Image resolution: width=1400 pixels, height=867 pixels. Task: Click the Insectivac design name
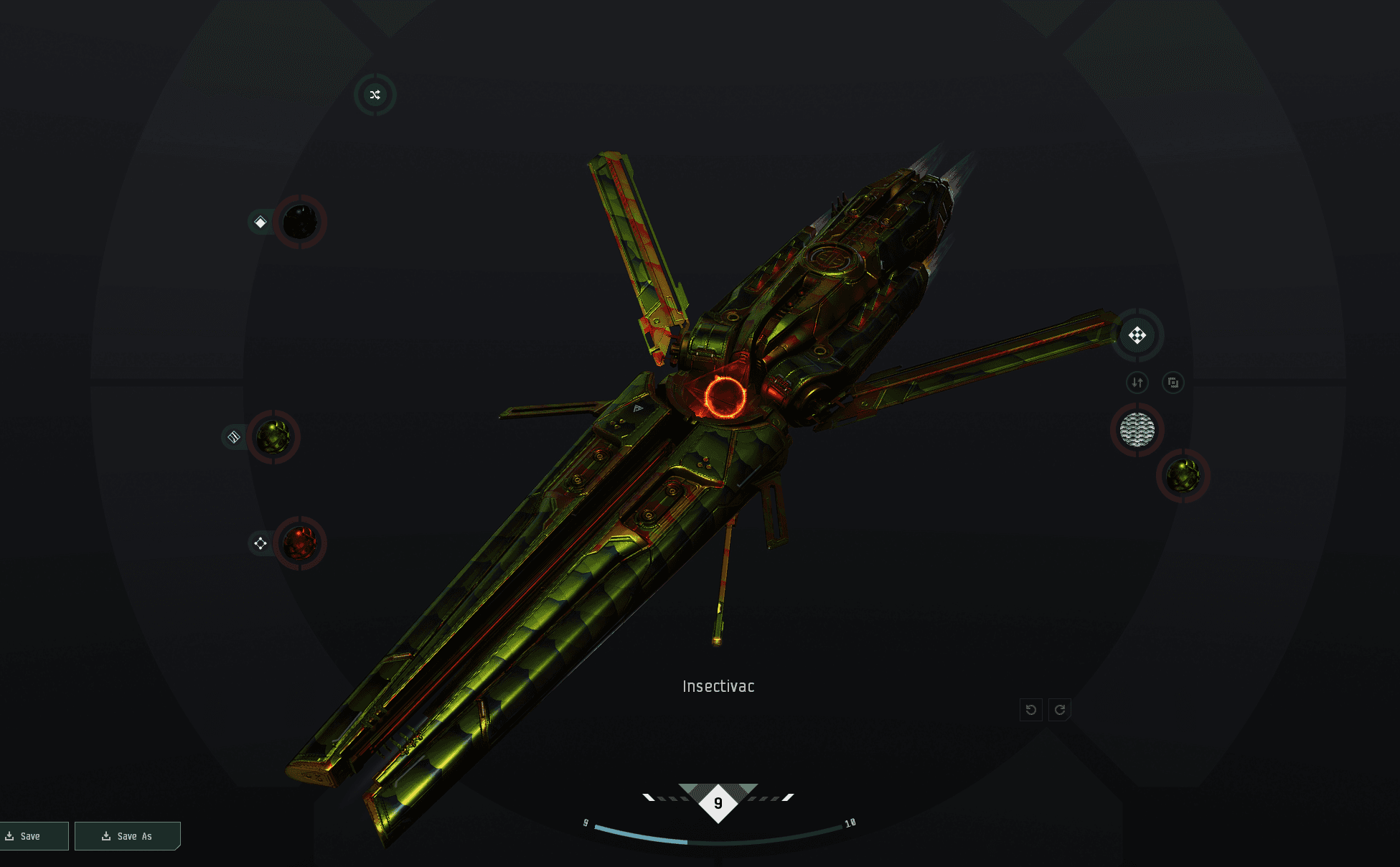tap(718, 686)
